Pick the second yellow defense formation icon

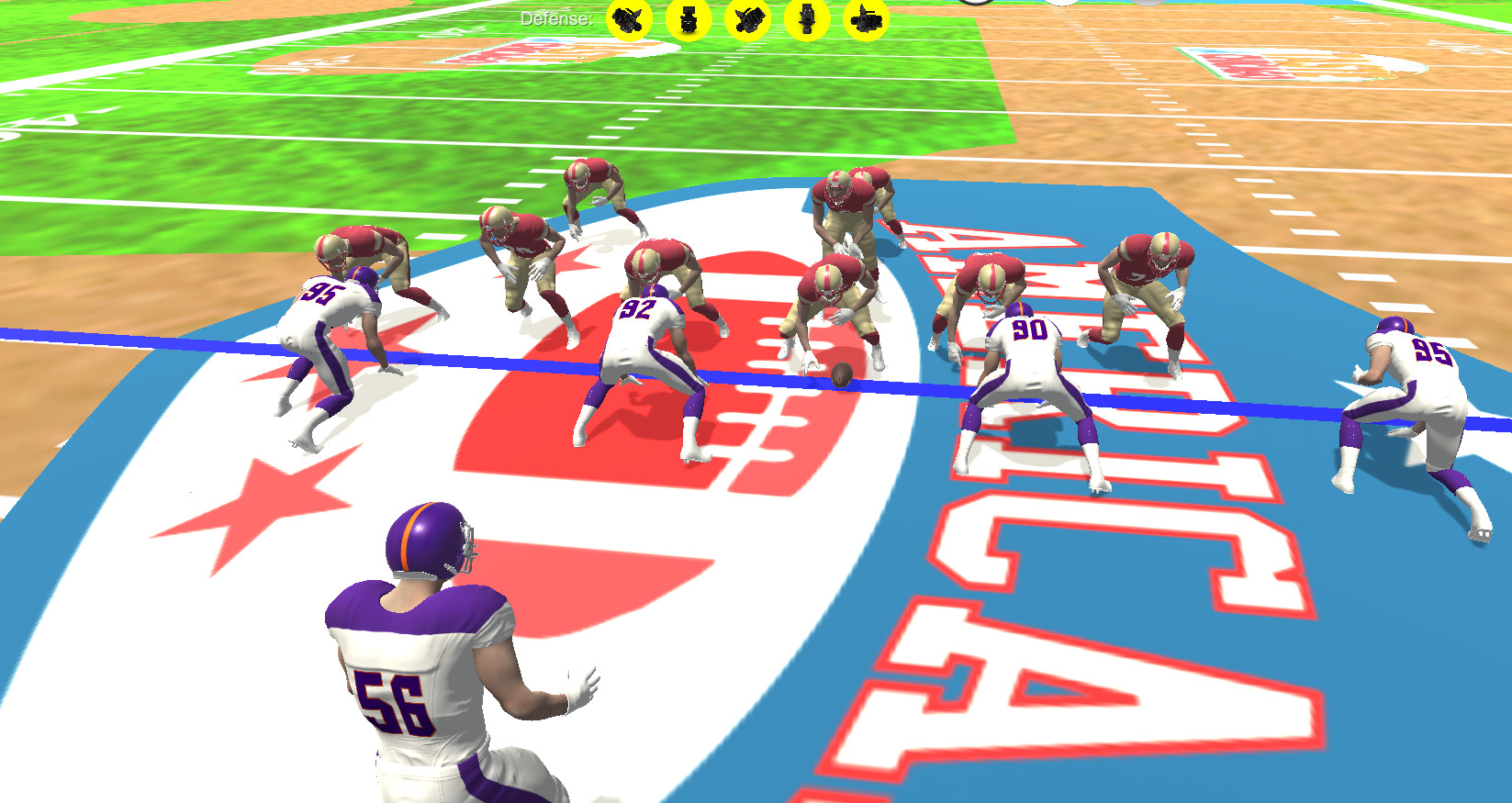[689, 20]
